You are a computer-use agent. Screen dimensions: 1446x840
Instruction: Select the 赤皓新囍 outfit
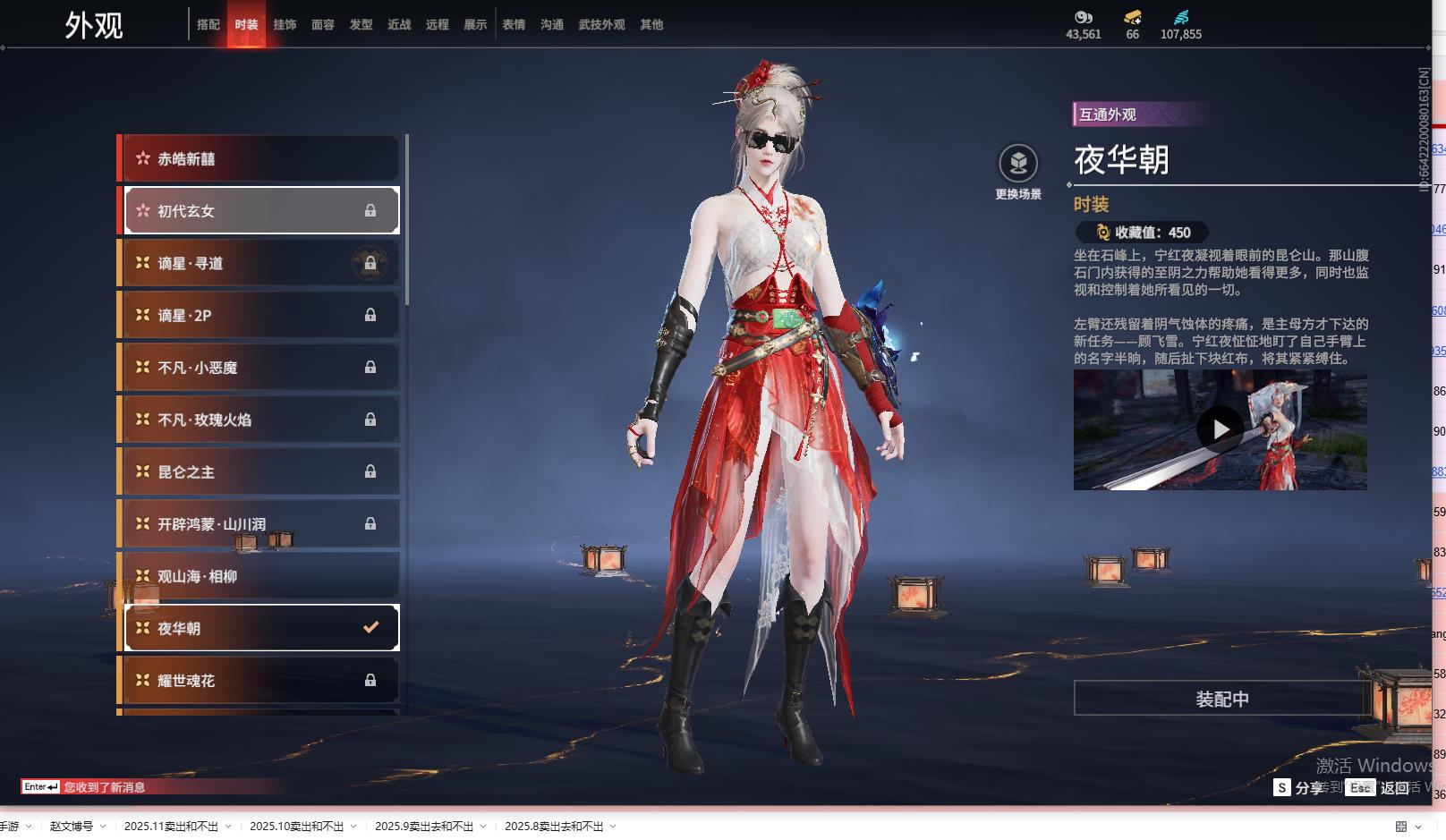[259, 159]
